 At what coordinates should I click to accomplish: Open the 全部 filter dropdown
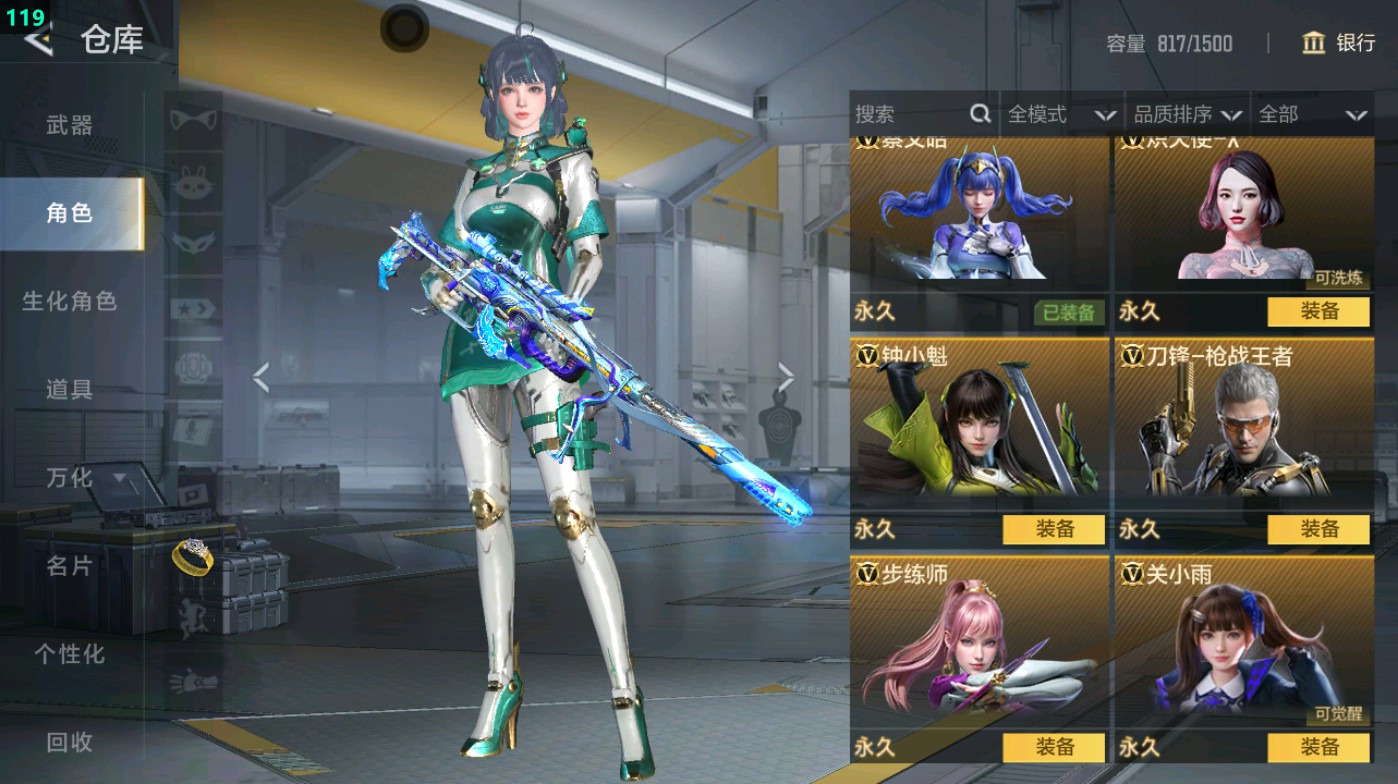1312,115
